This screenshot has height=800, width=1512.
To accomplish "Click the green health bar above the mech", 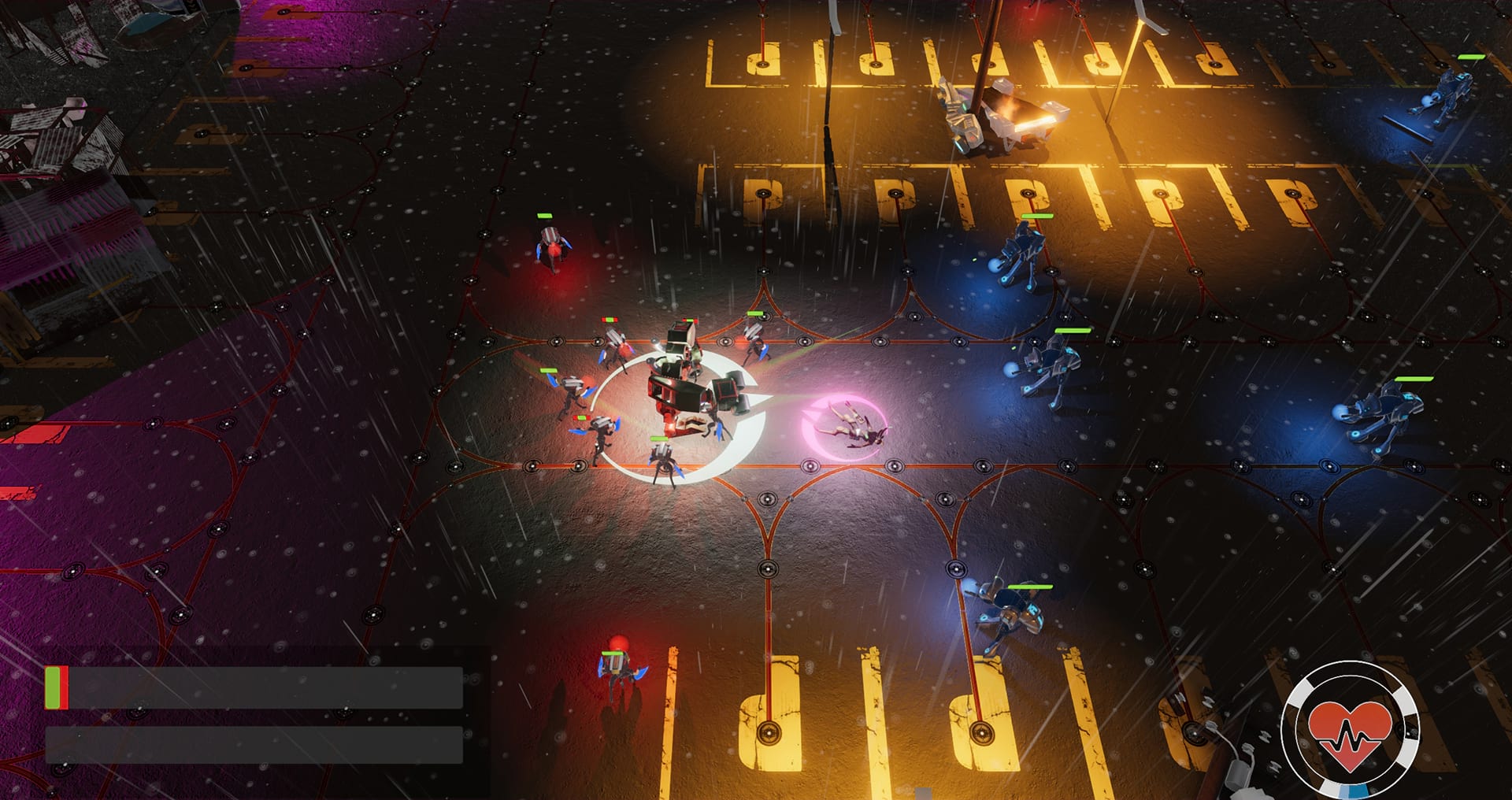I will [688, 322].
